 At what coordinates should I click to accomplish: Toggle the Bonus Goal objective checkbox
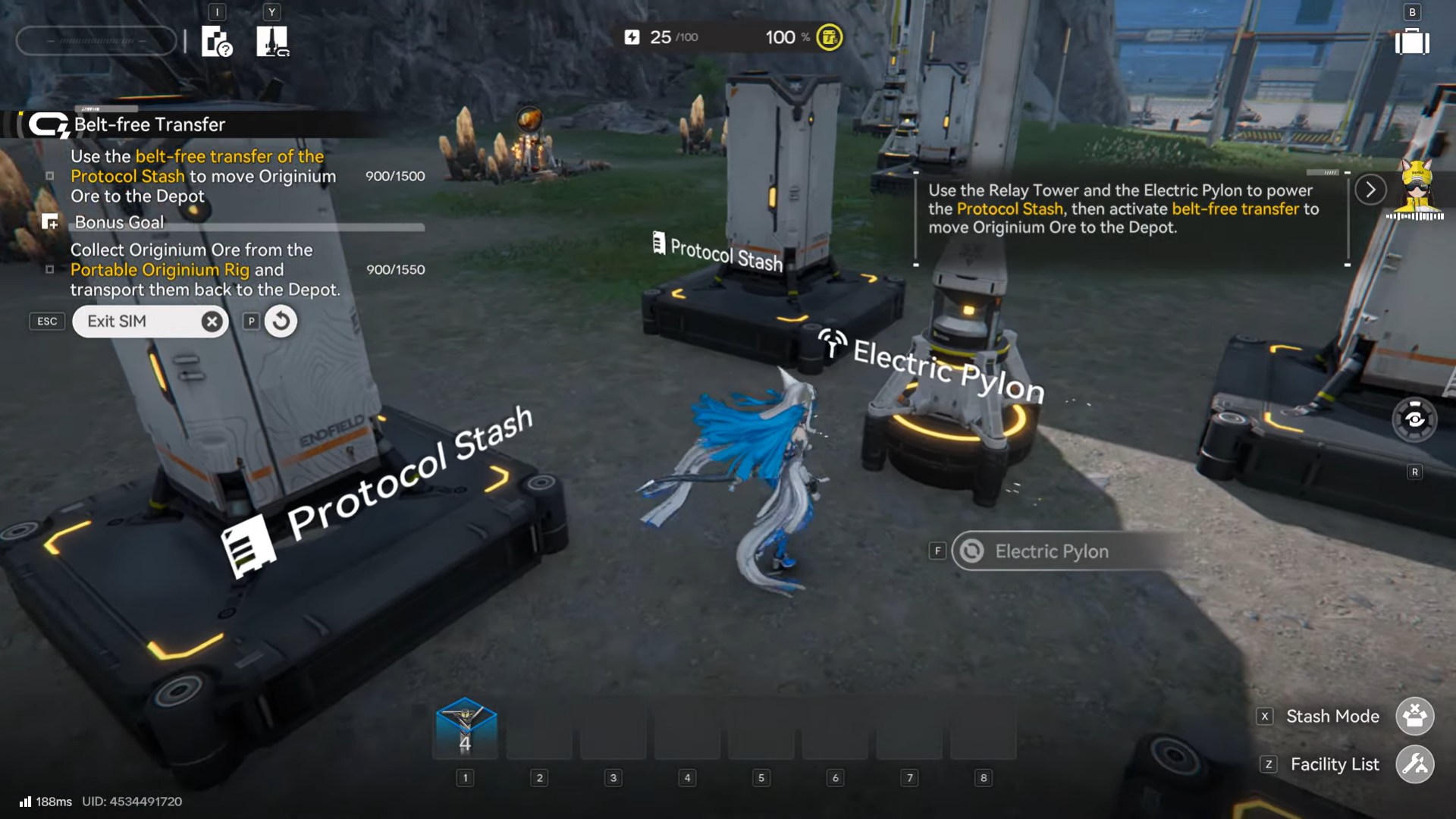[x=49, y=270]
